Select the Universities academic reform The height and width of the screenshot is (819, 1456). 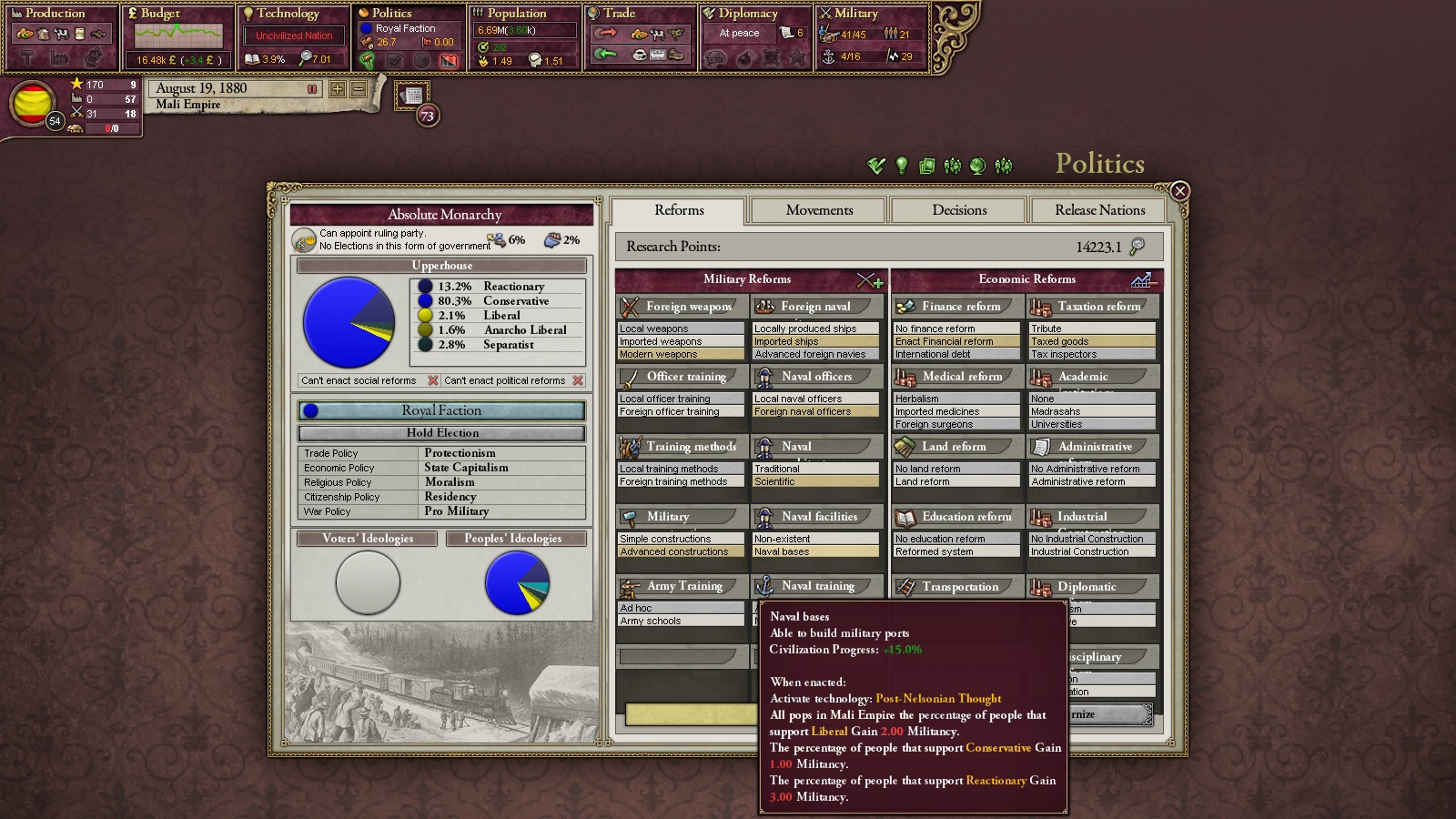[1091, 424]
